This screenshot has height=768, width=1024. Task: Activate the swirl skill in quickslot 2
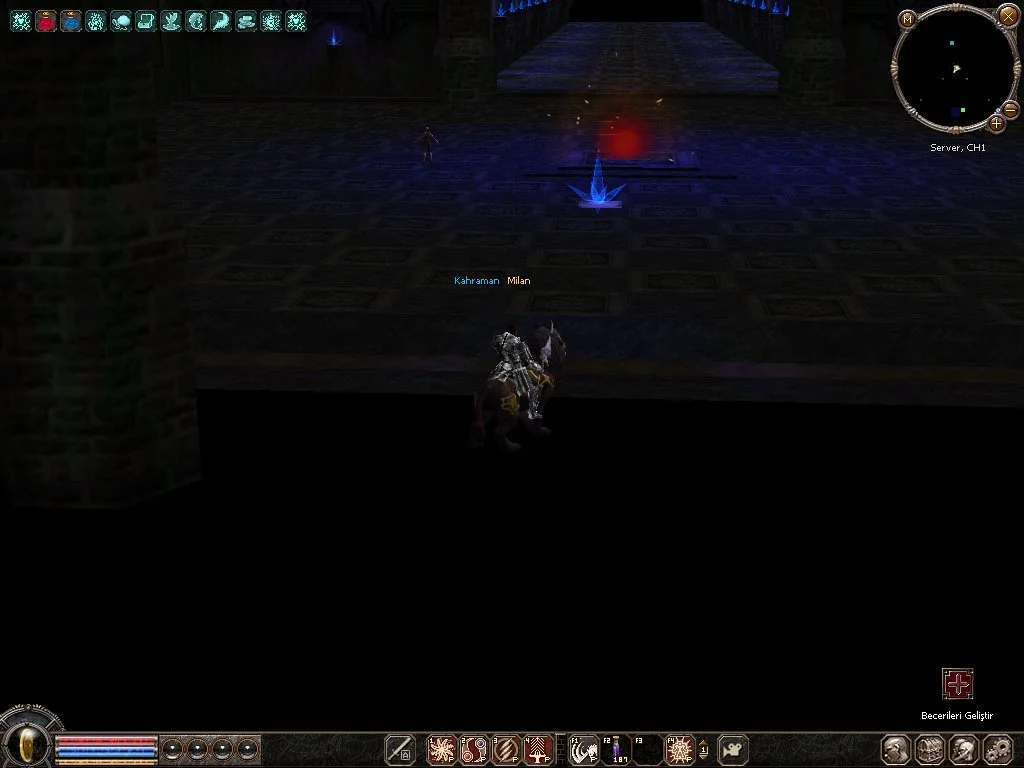475,749
